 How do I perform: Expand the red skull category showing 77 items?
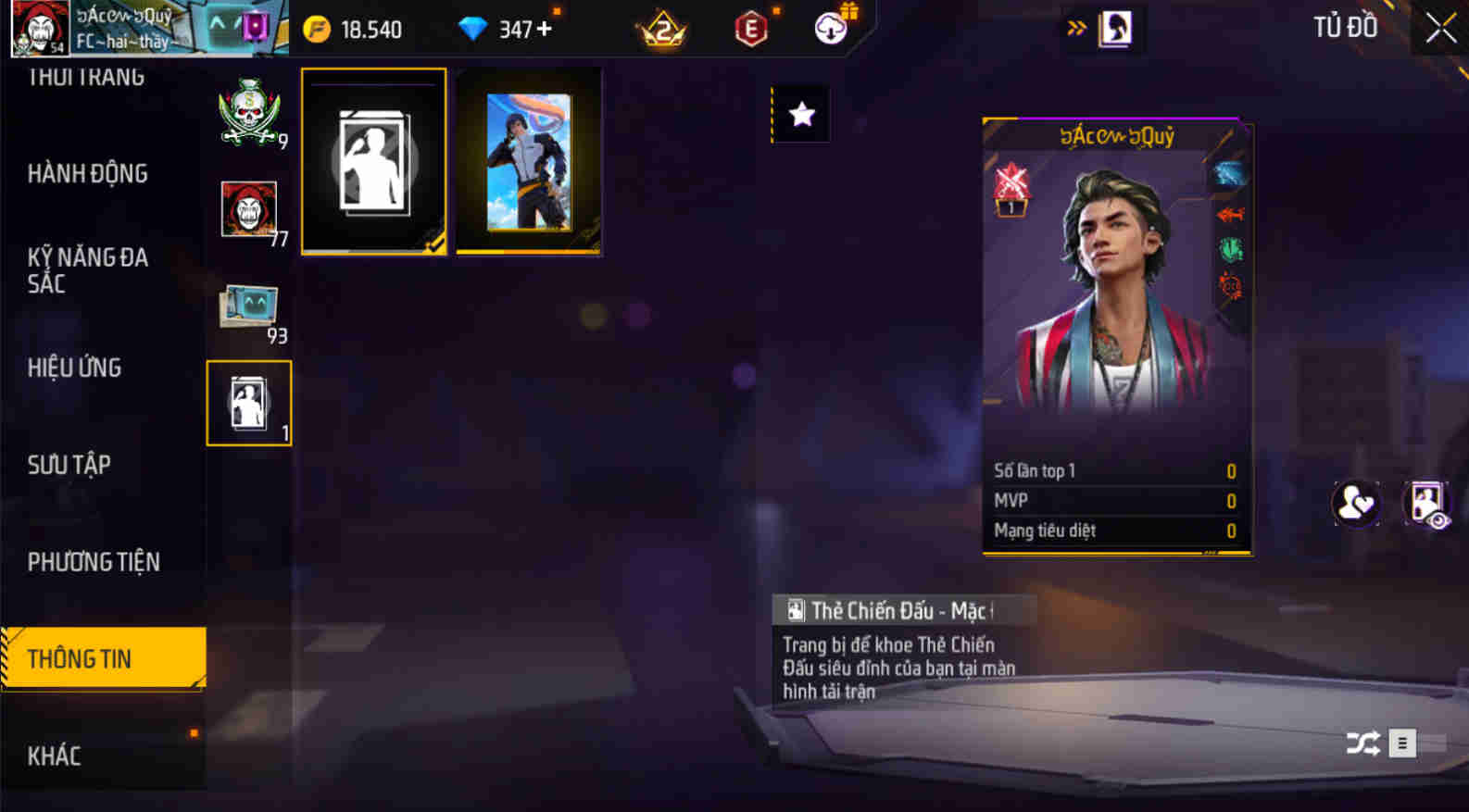pos(248,211)
